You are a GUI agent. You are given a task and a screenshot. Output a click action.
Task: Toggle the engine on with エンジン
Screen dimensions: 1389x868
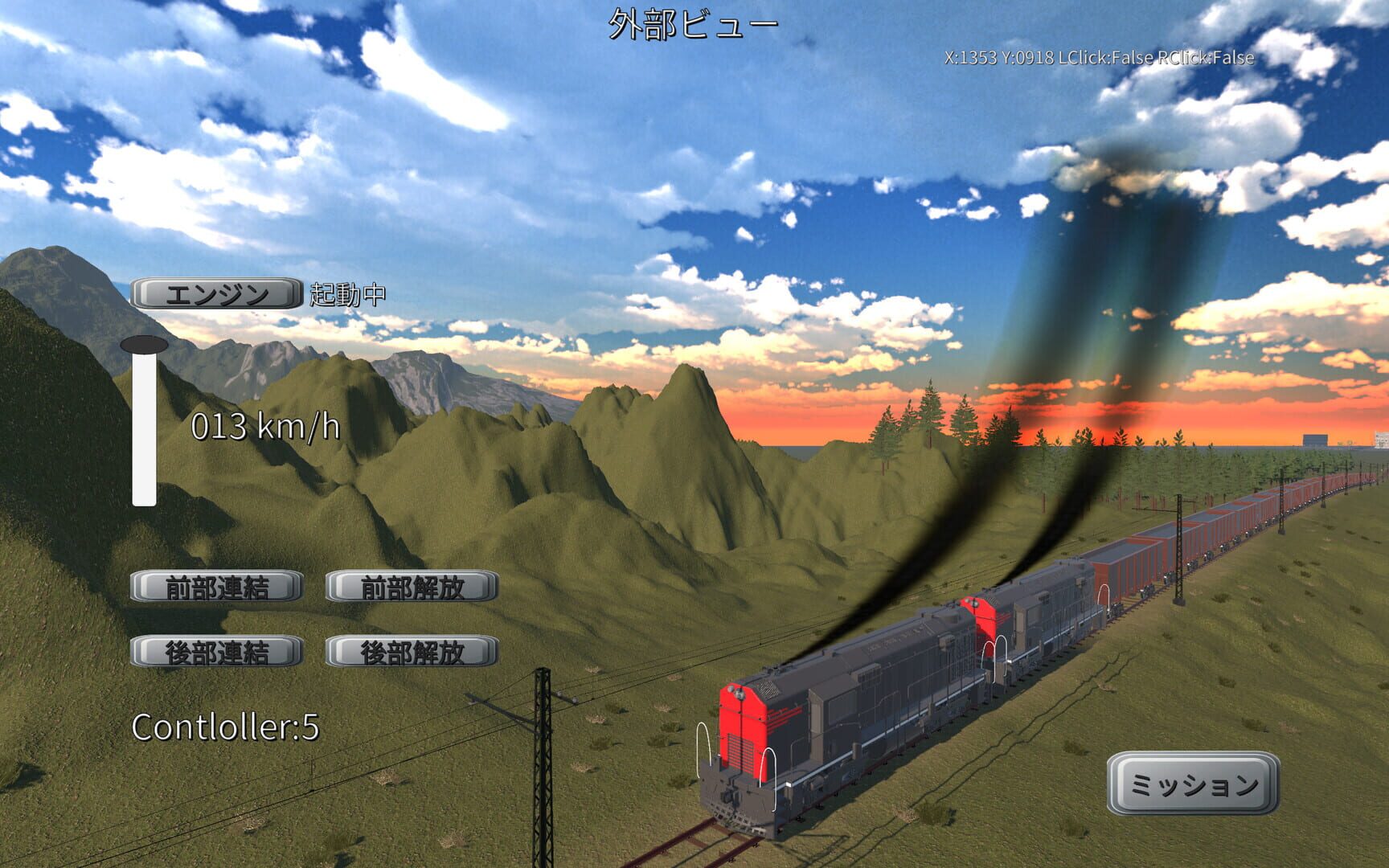(x=214, y=294)
